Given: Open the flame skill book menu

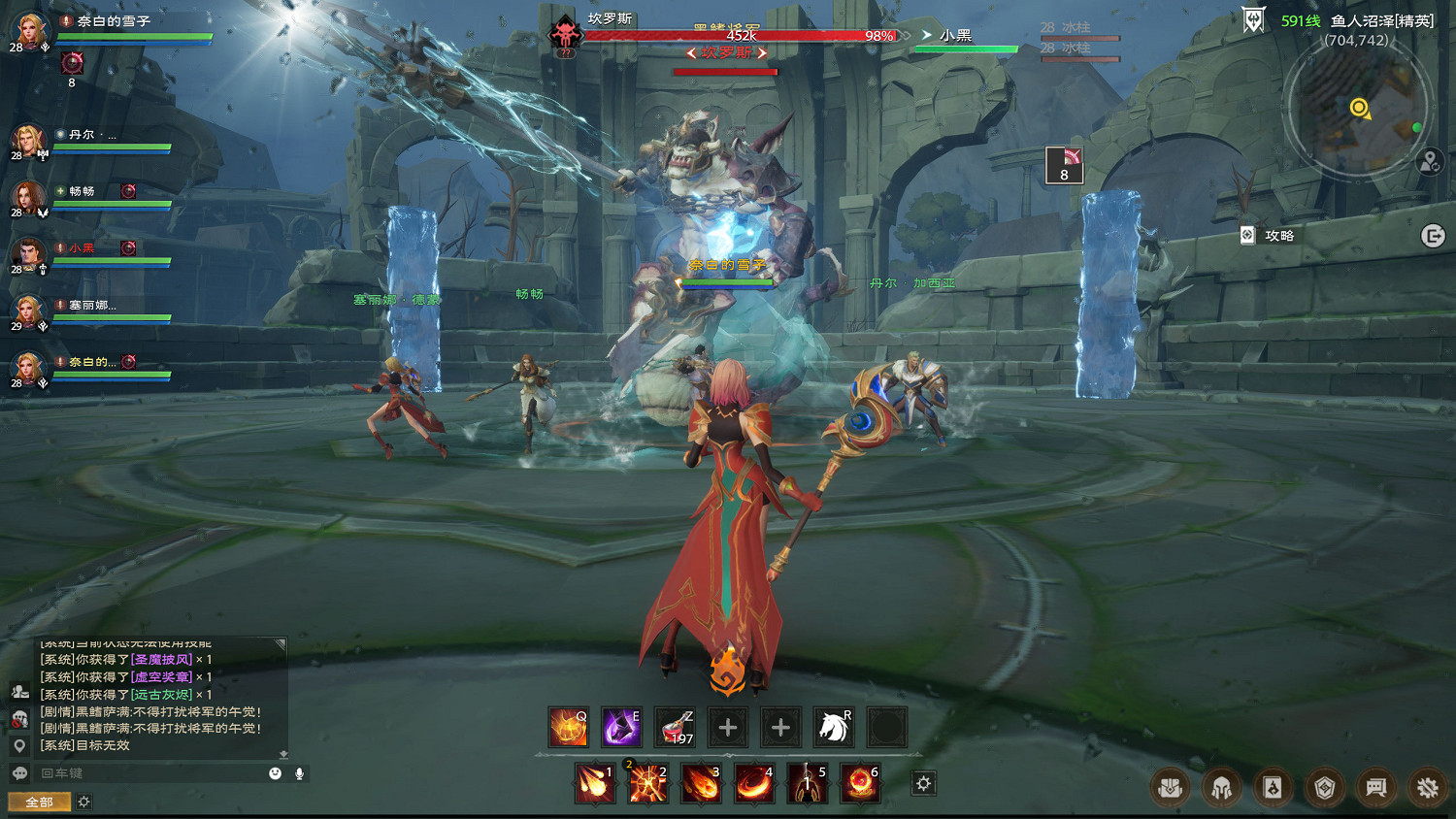Looking at the screenshot, I should (x=1273, y=788).
